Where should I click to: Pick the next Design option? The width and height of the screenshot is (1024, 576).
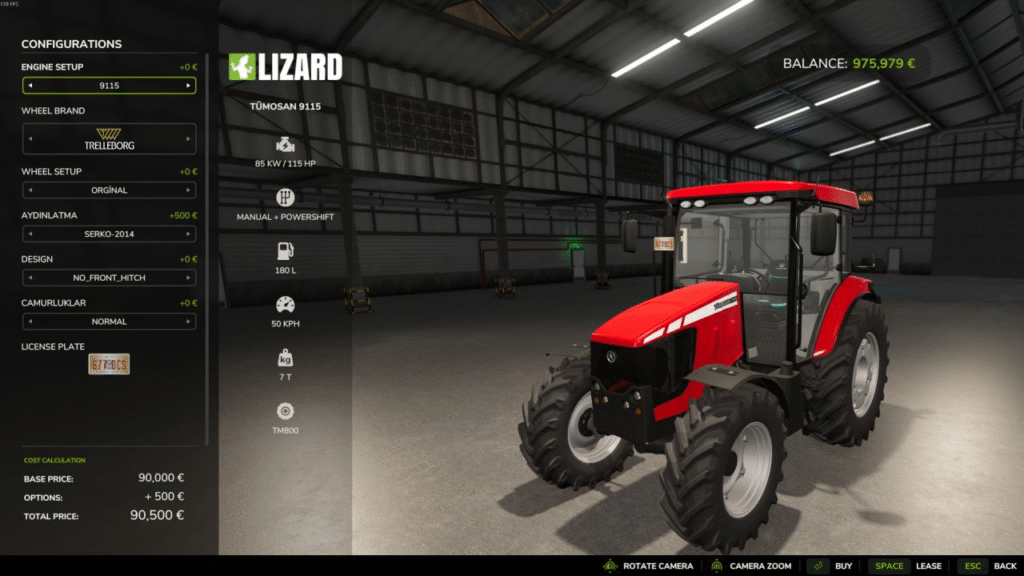188,278
